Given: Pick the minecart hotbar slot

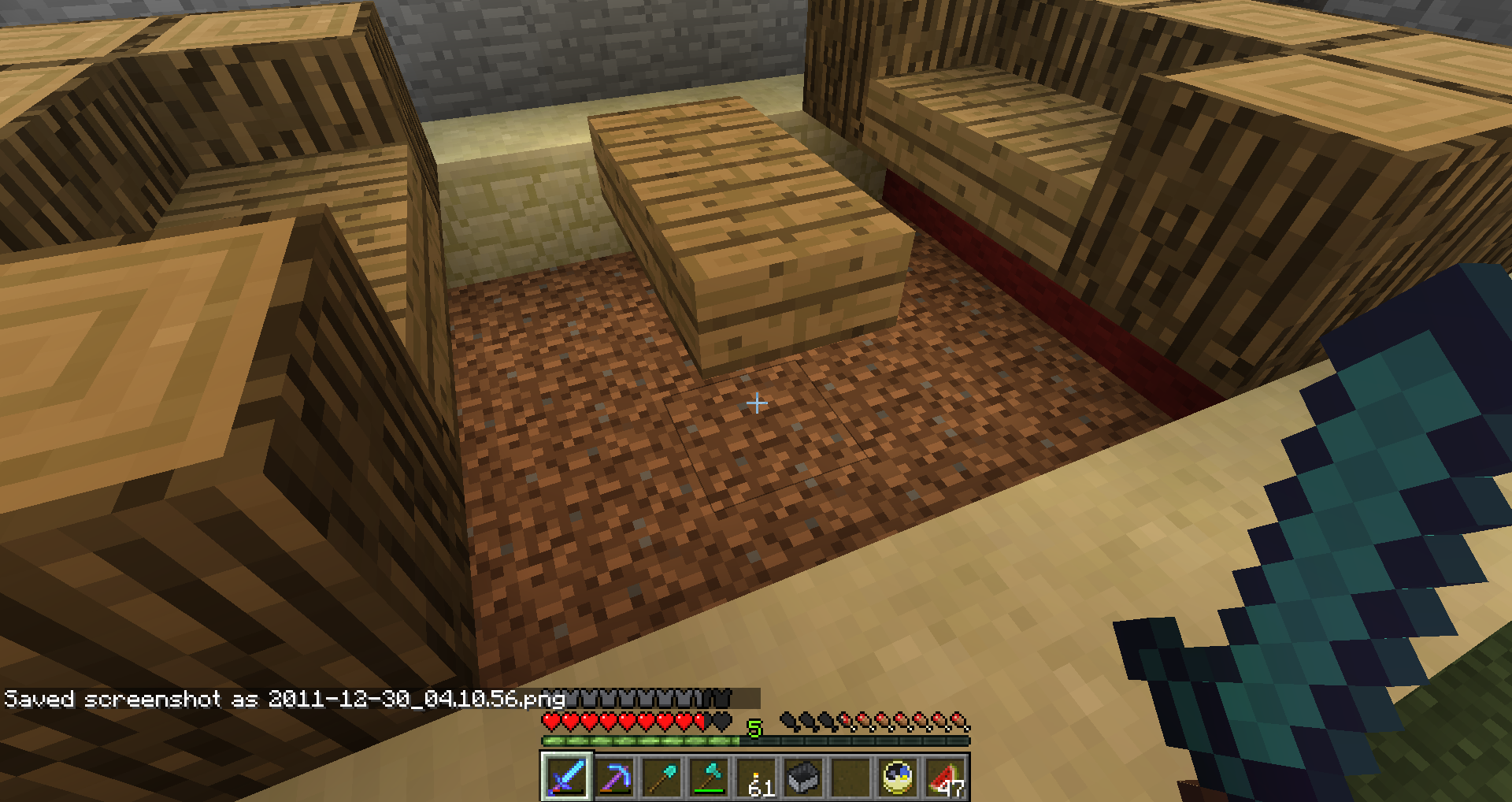Looking at the screenshot, I should click(803, 777).
